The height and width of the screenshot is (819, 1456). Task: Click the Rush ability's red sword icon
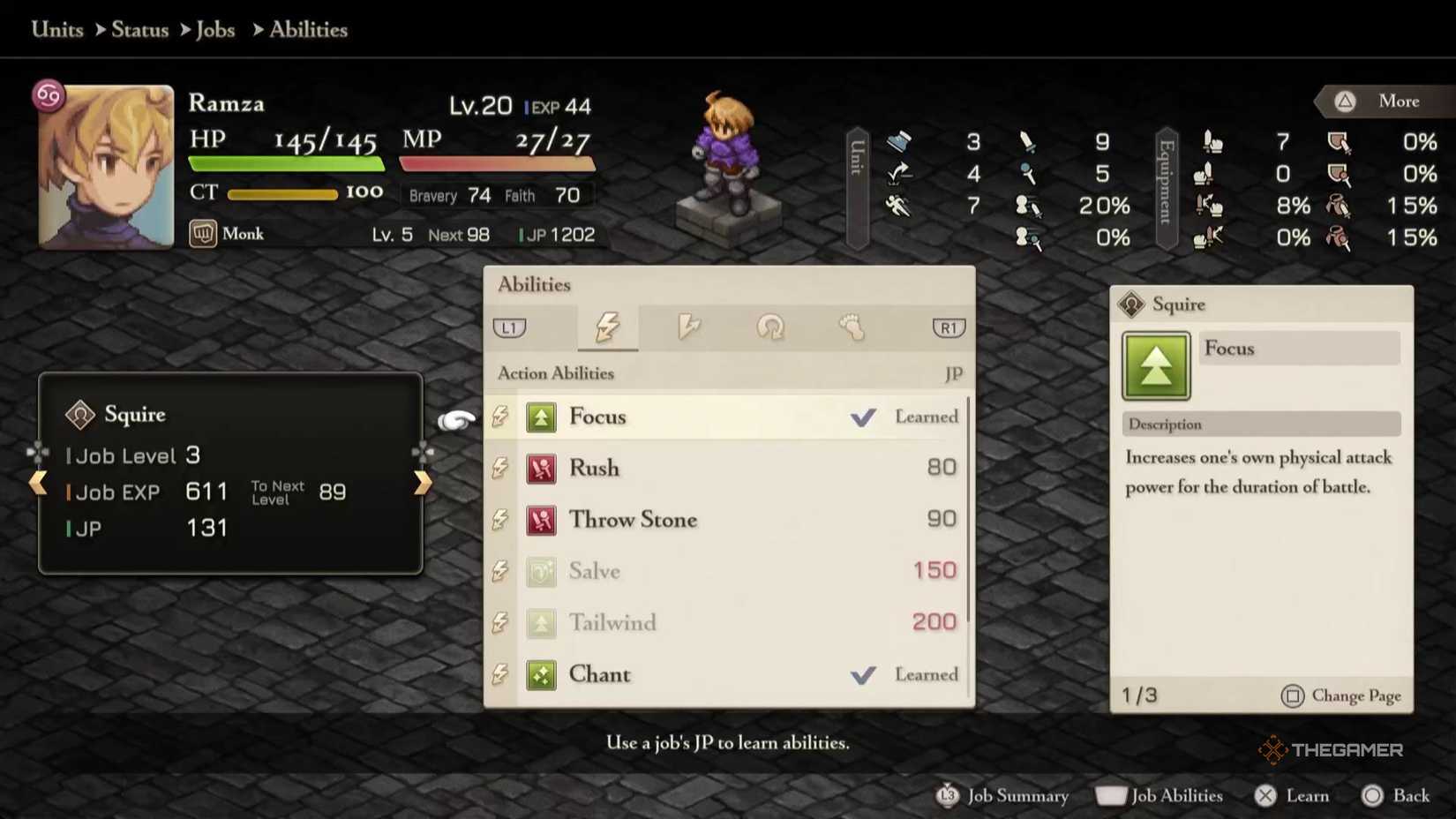(x=541, y=469)
